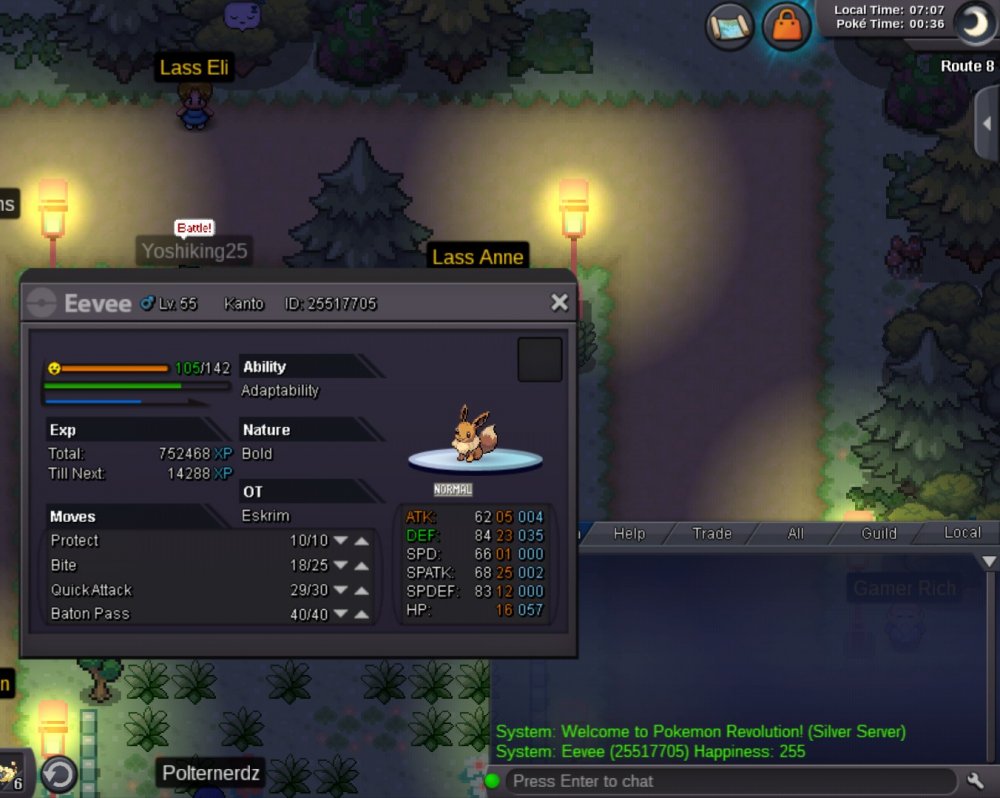Select the All chat tab
Image resolution: width=1000 pixels, height=798 pixels.
pyautogui.click(x=795, y=534)
